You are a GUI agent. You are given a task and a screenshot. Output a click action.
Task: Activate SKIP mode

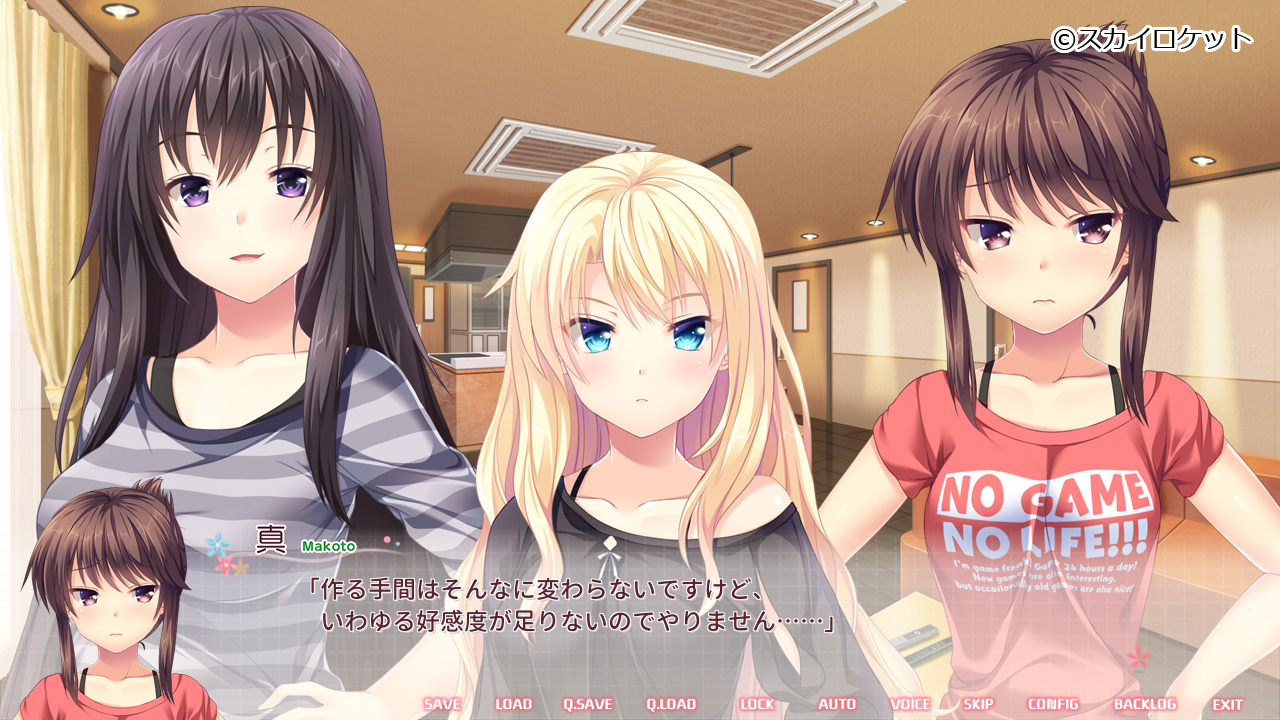(978, 704)
